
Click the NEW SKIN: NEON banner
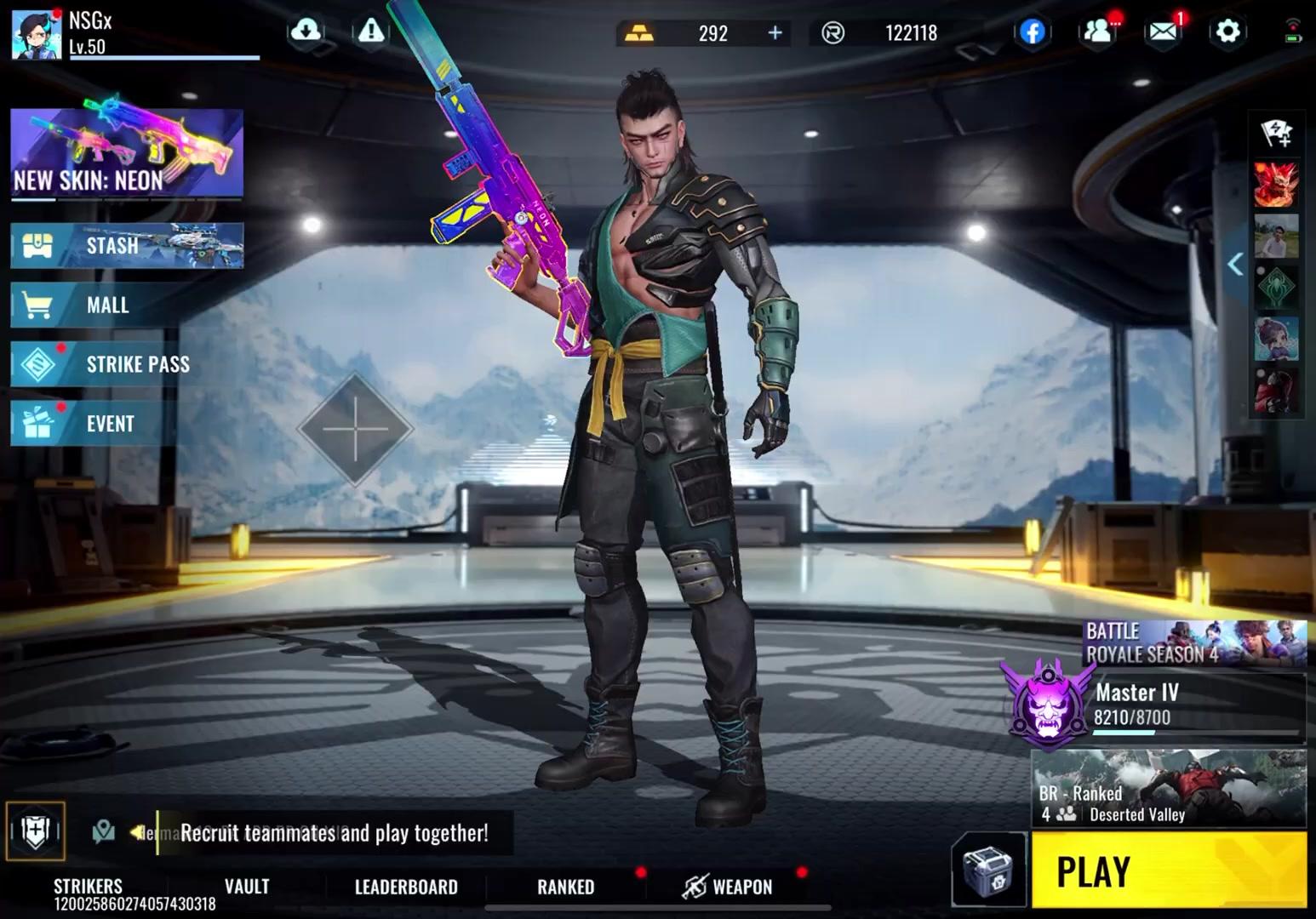(124, 153)
